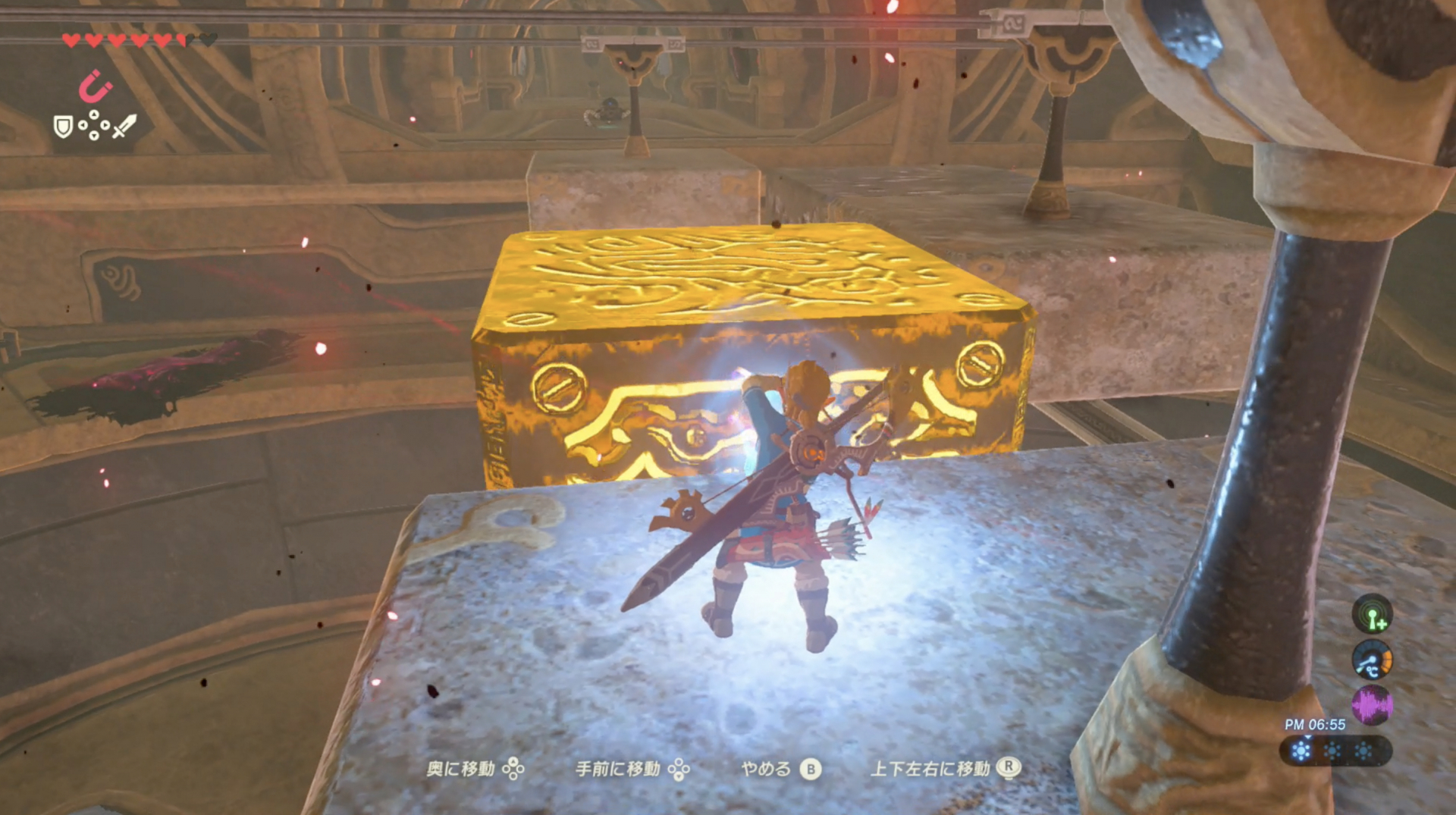This screenshot has width=1456, height=815.
Task: Click the last empty heart container
Action: (209, 40)
